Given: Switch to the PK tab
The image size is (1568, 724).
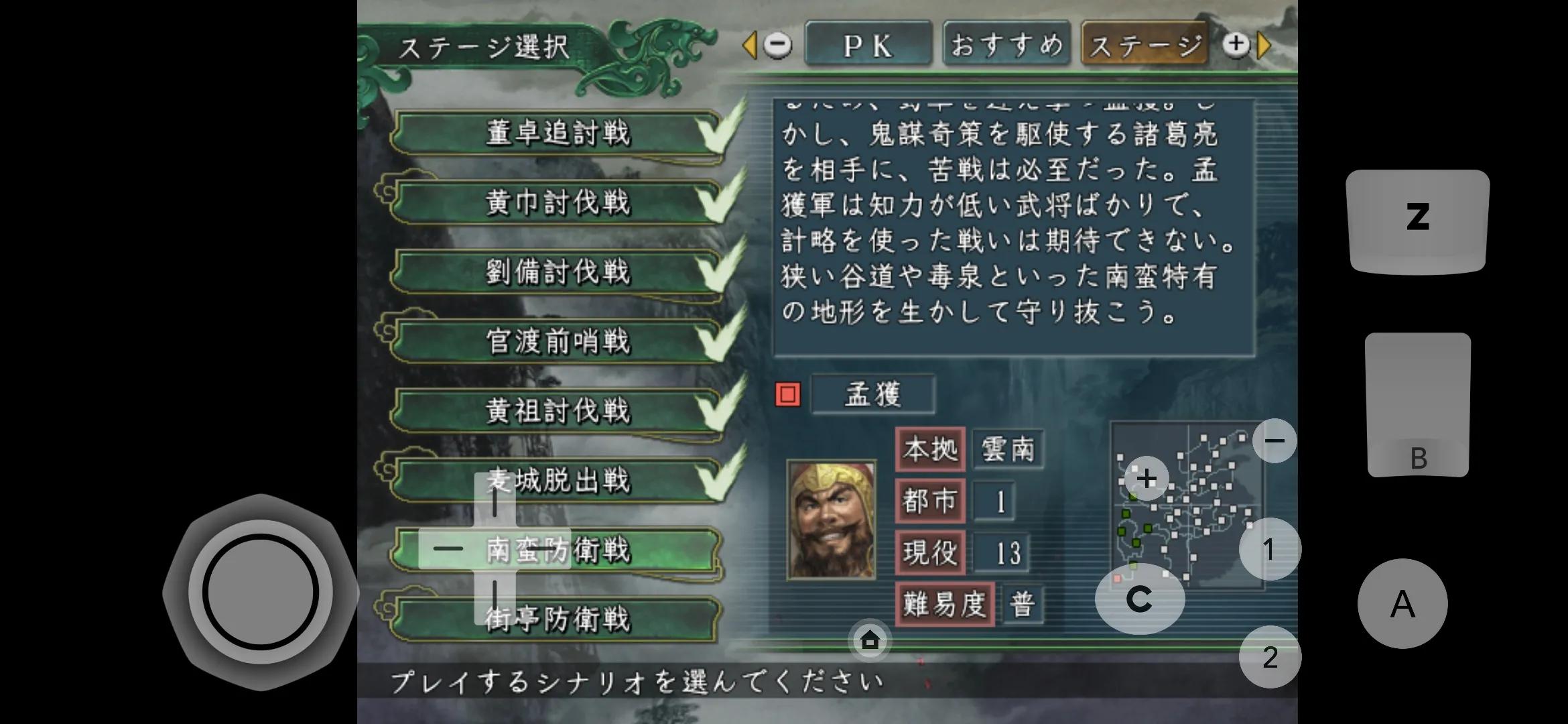Looking at the screenshot, I should point(868,45).
